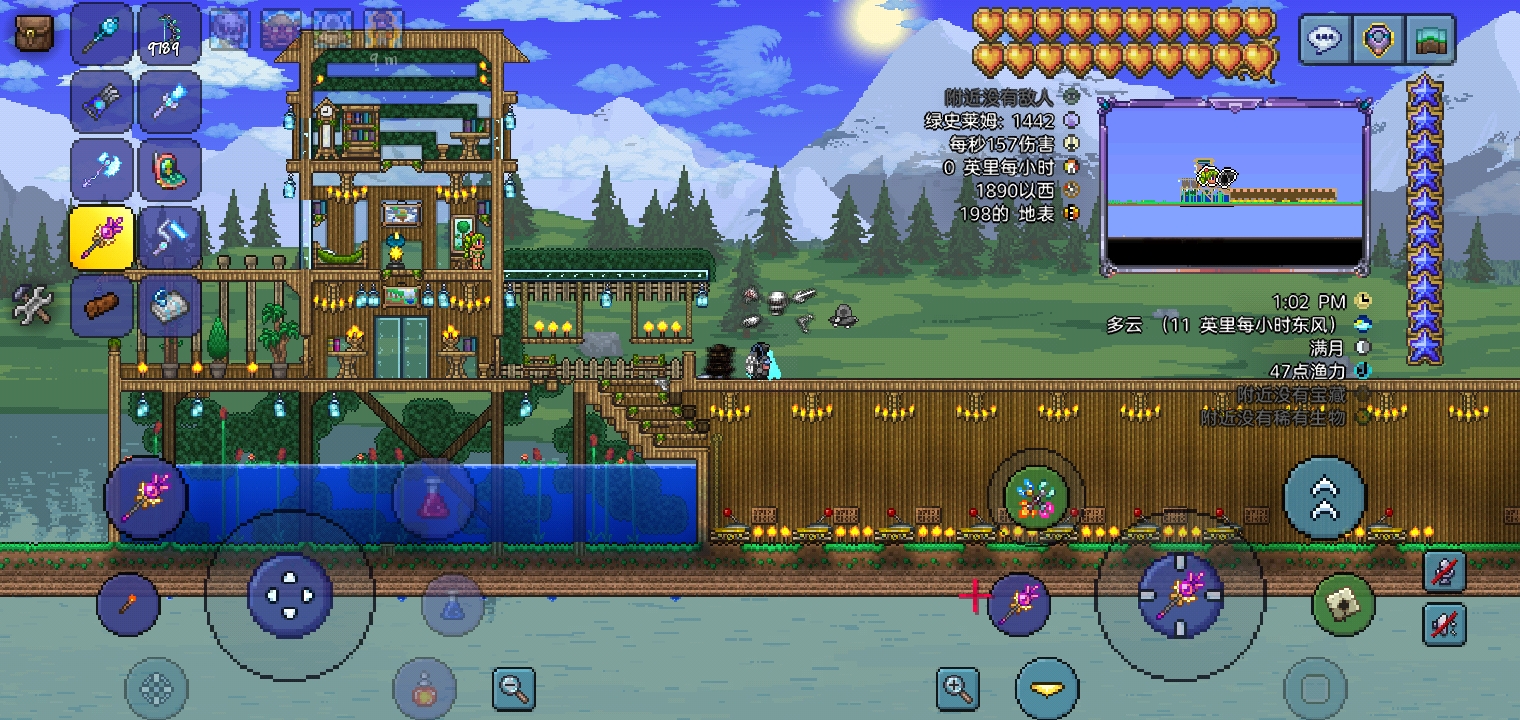Zoom out with the minus magnifier
Image resolution: width=1520 pixels, height=720 pixels.
point(514,688)
